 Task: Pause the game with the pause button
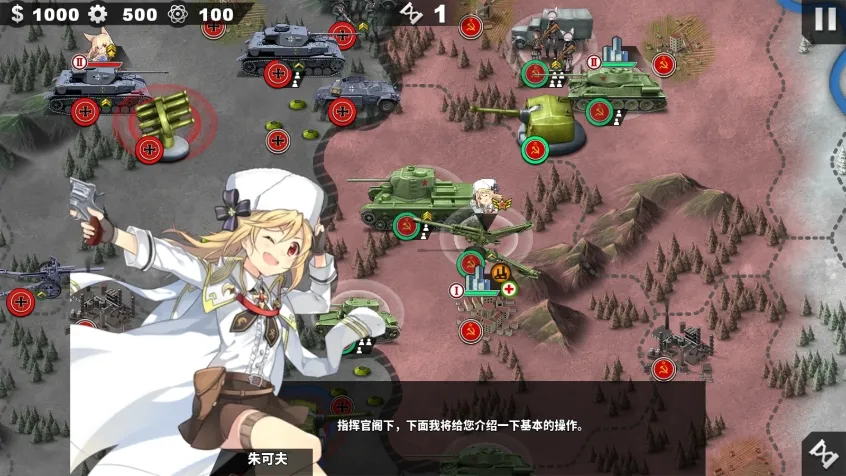pyautogui.click(x=824, y=19)
